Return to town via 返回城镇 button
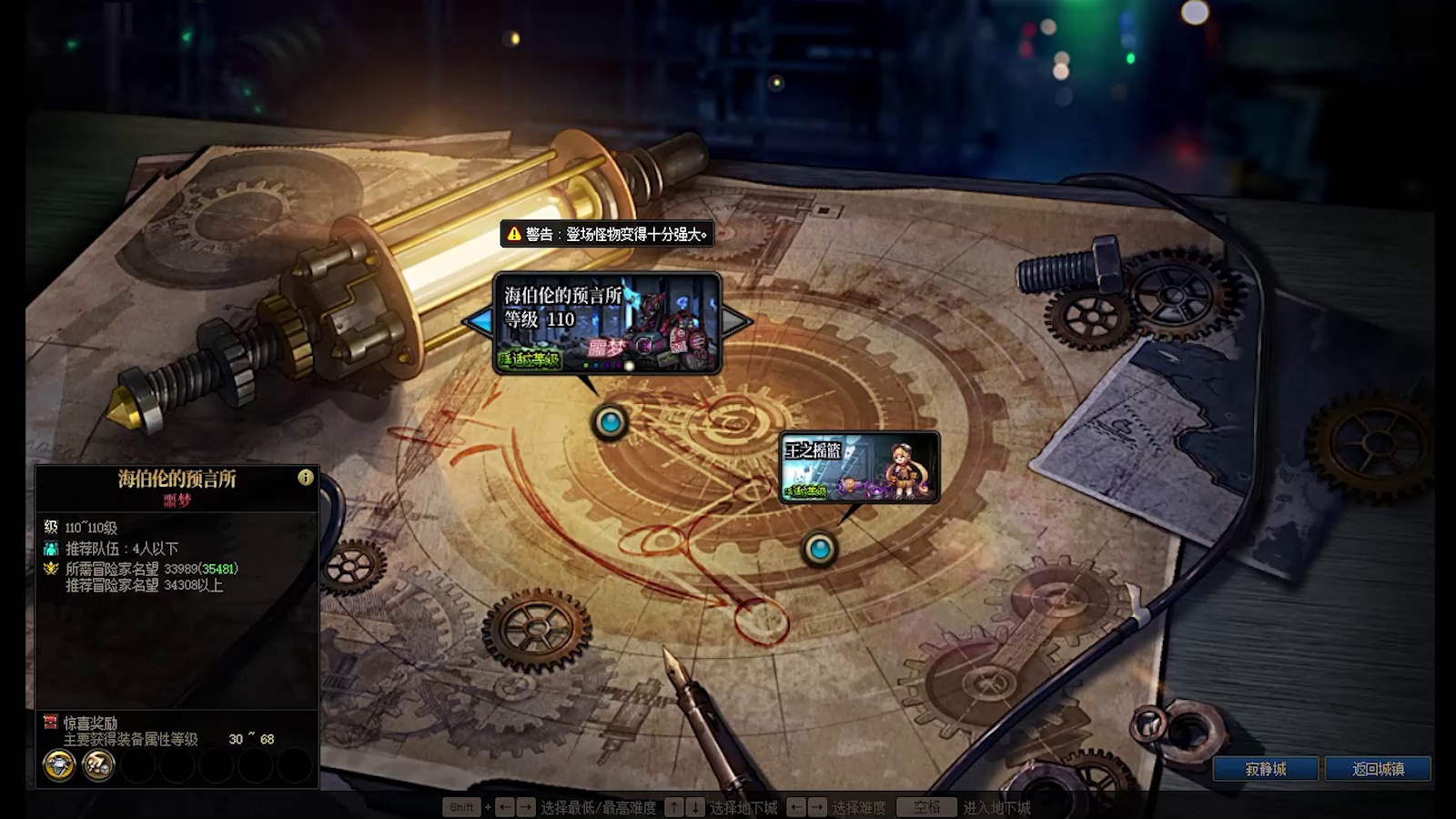 (x=1378, y=769)
